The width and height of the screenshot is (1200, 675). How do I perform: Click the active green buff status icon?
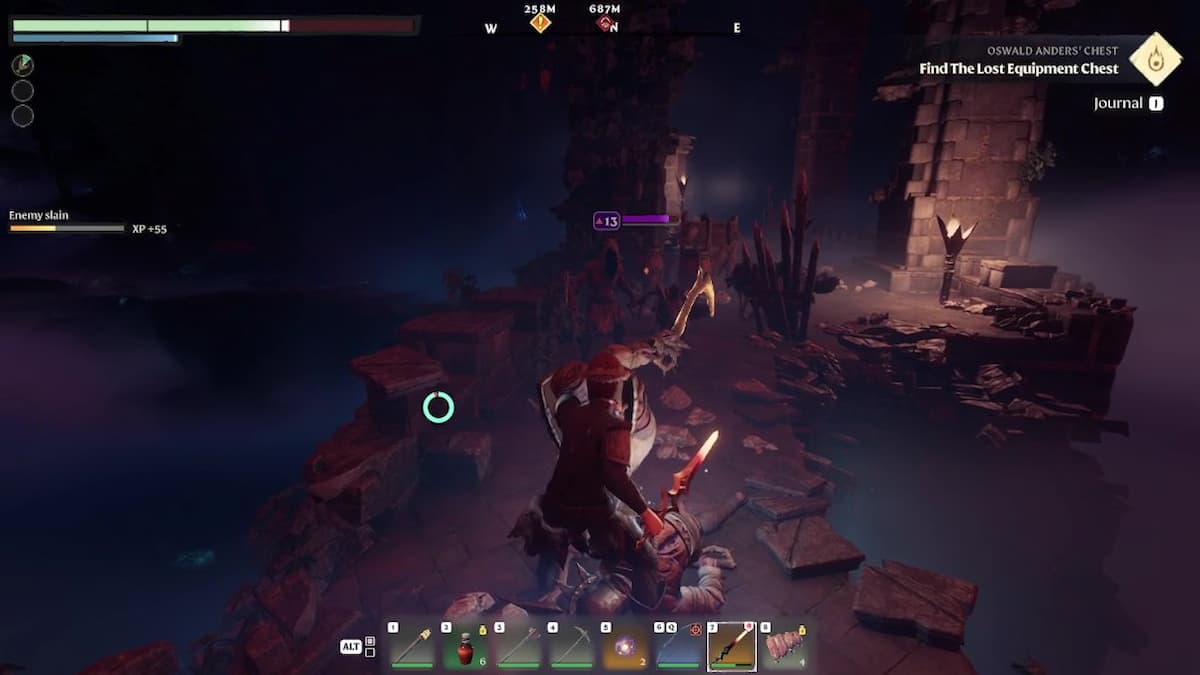23,66
